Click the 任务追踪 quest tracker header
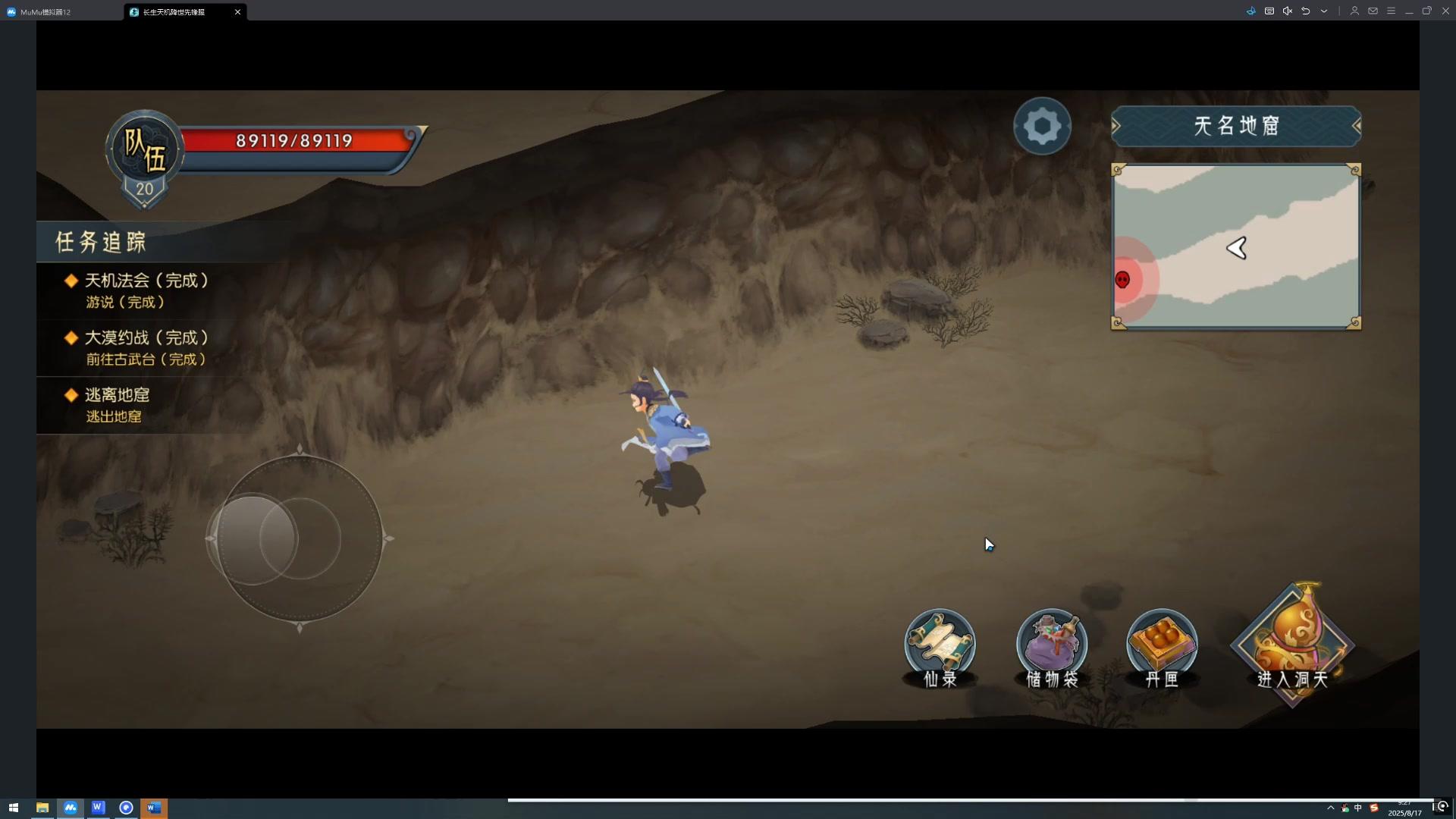The height and width of the screenshot is (819, 1456). click(101, 242)
